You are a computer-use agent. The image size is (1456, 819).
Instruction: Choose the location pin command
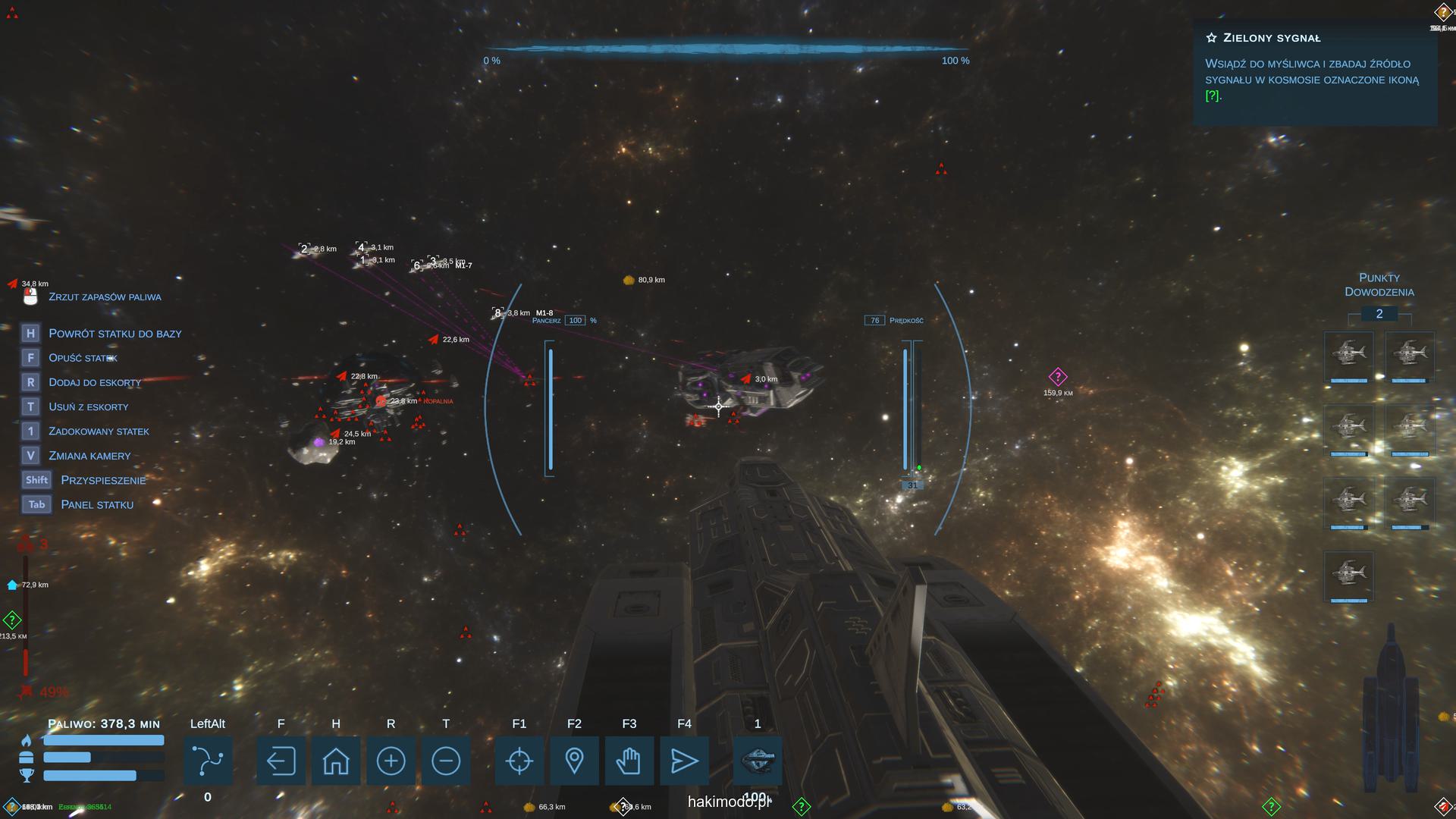(574, 761)
